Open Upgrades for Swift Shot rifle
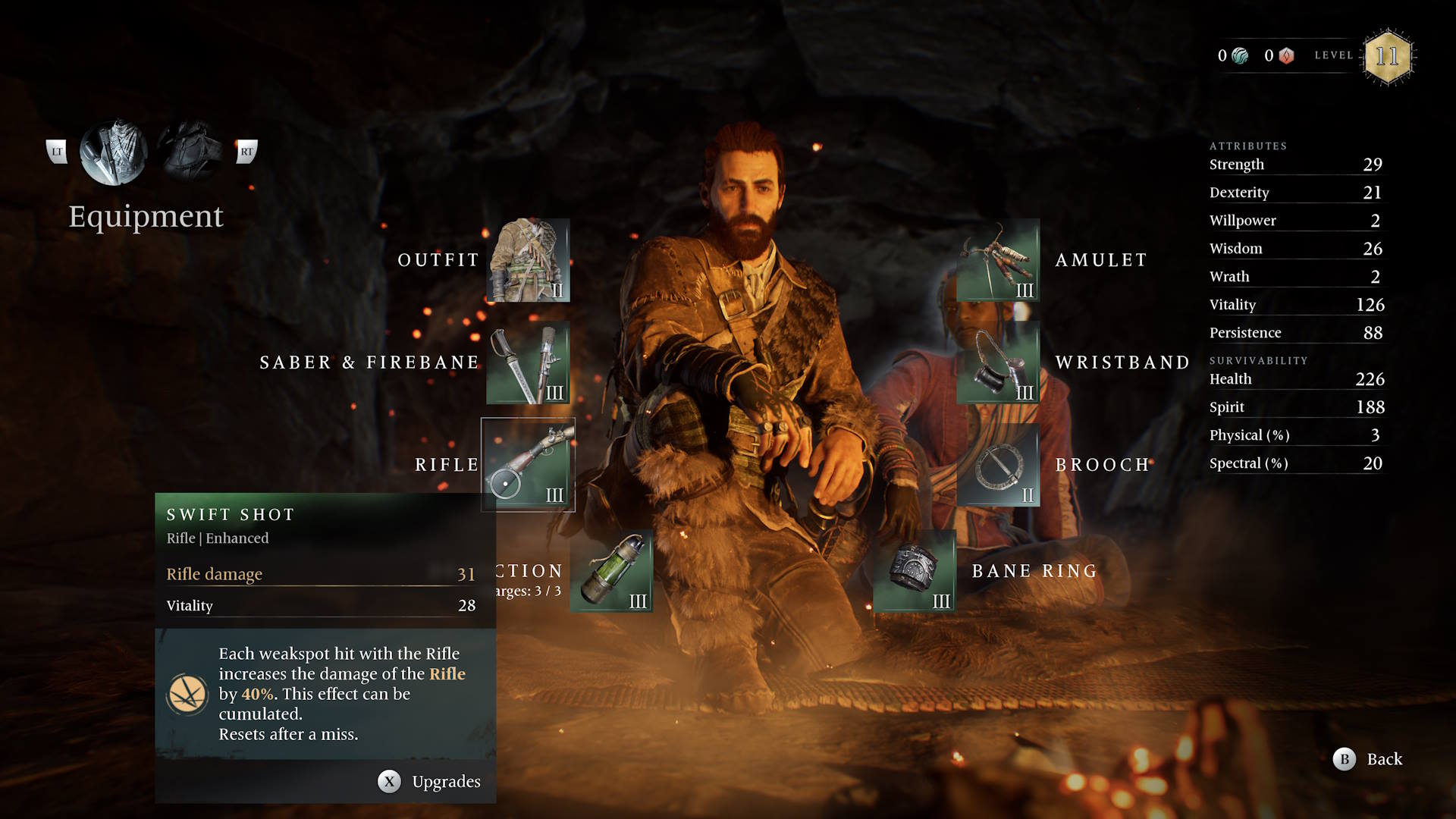The image size is (1456, 819). pyautogui.click(x=429, y=782)
